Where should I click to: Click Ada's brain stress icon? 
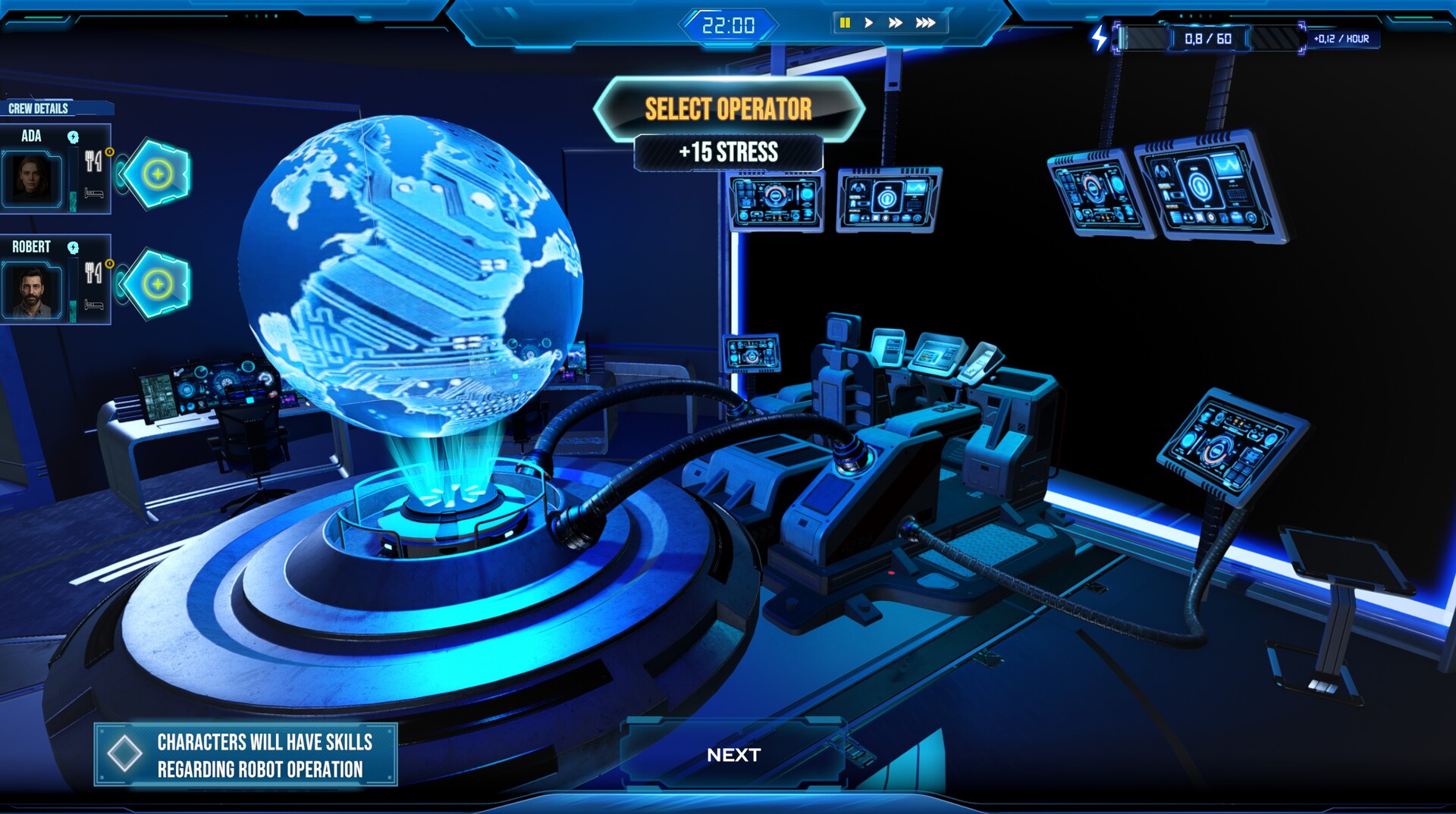tap(73, 137)
